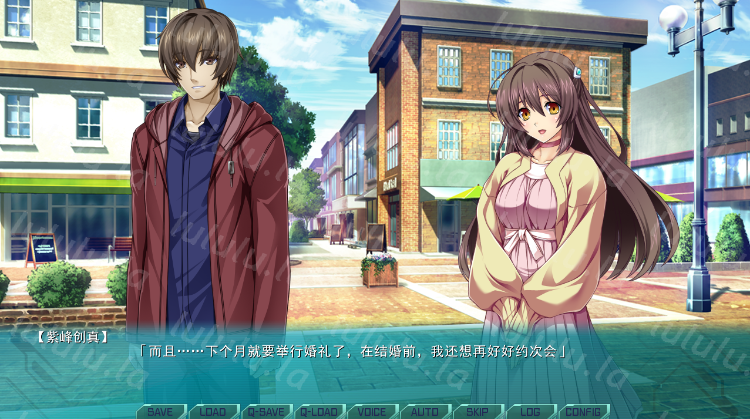Replay the line with VOICE
Screen dimensions: 750x419
click(372, 411)
